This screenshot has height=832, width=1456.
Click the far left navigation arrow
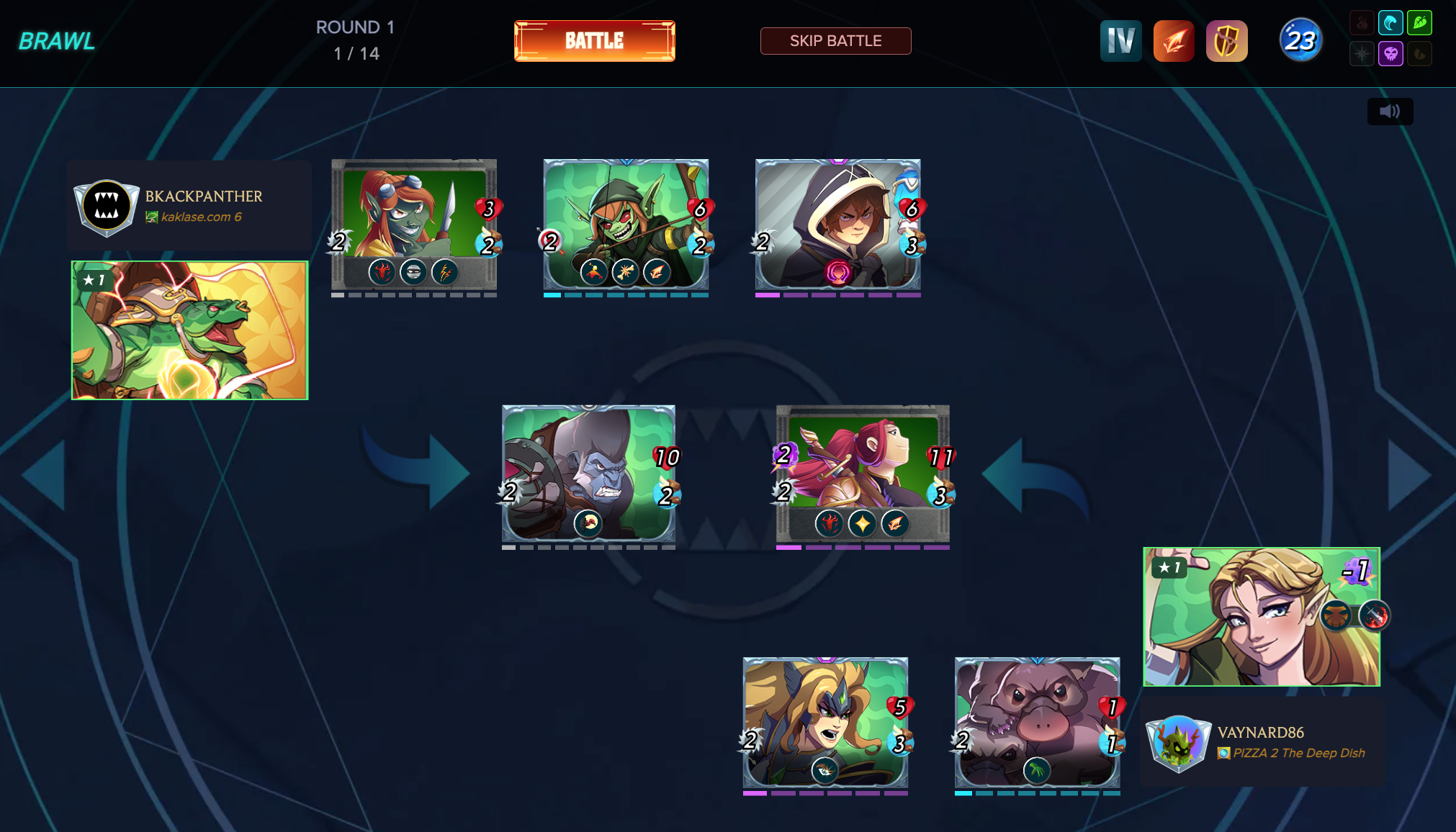point(45,476)
